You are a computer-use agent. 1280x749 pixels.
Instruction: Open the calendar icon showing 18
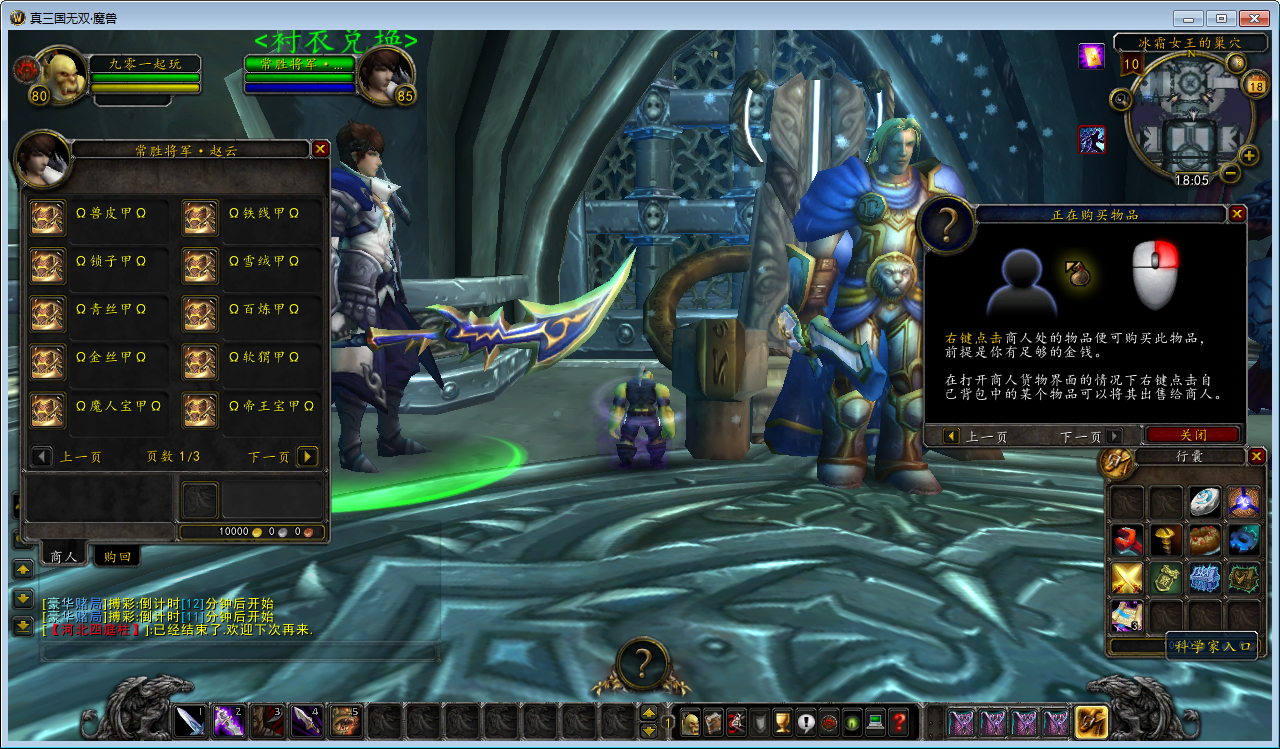point(1255,86)
